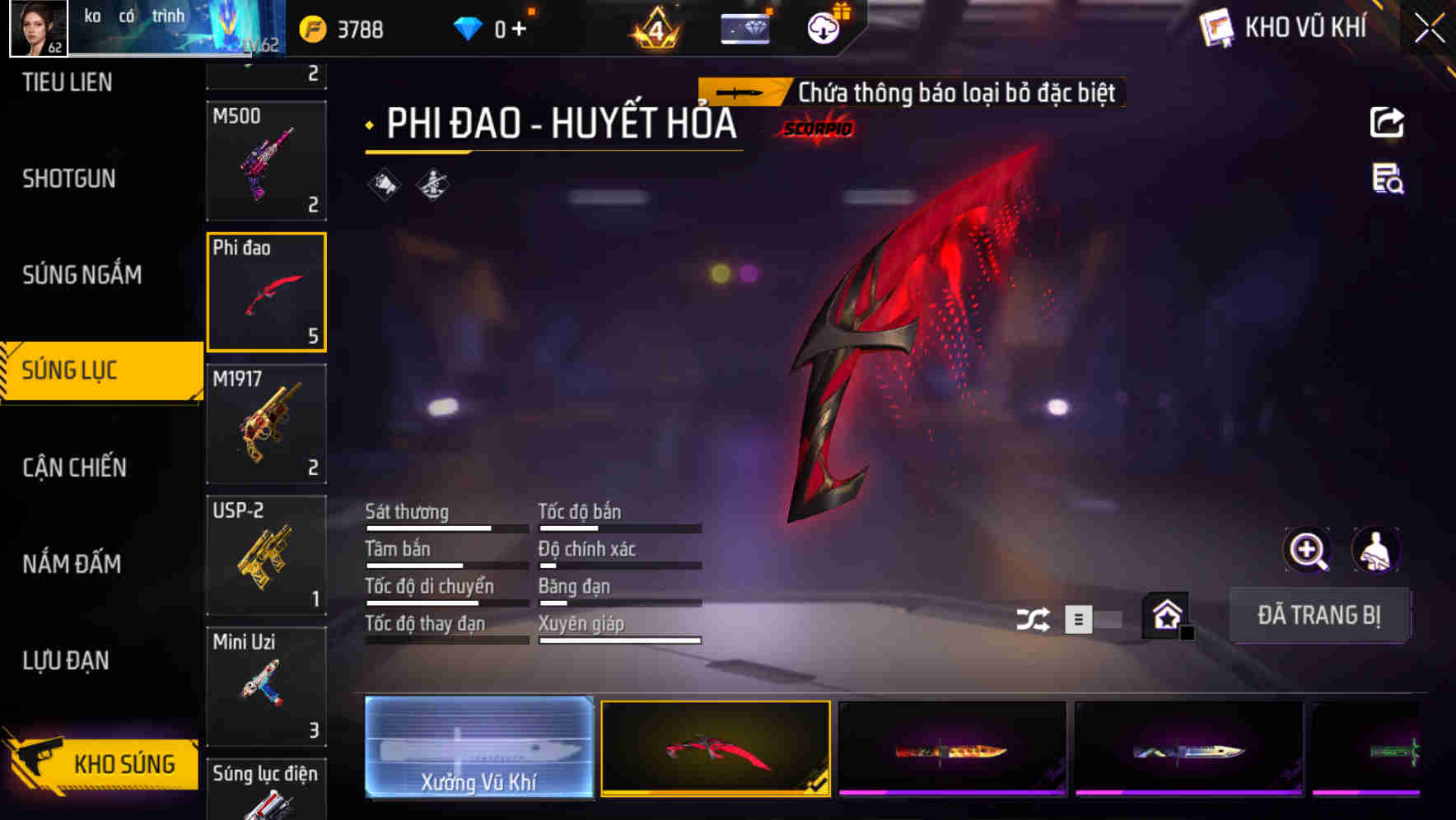Viewport: 1456px width, 820px height.
Task: Select the M1917 in the weapon list
Action: 265,422
